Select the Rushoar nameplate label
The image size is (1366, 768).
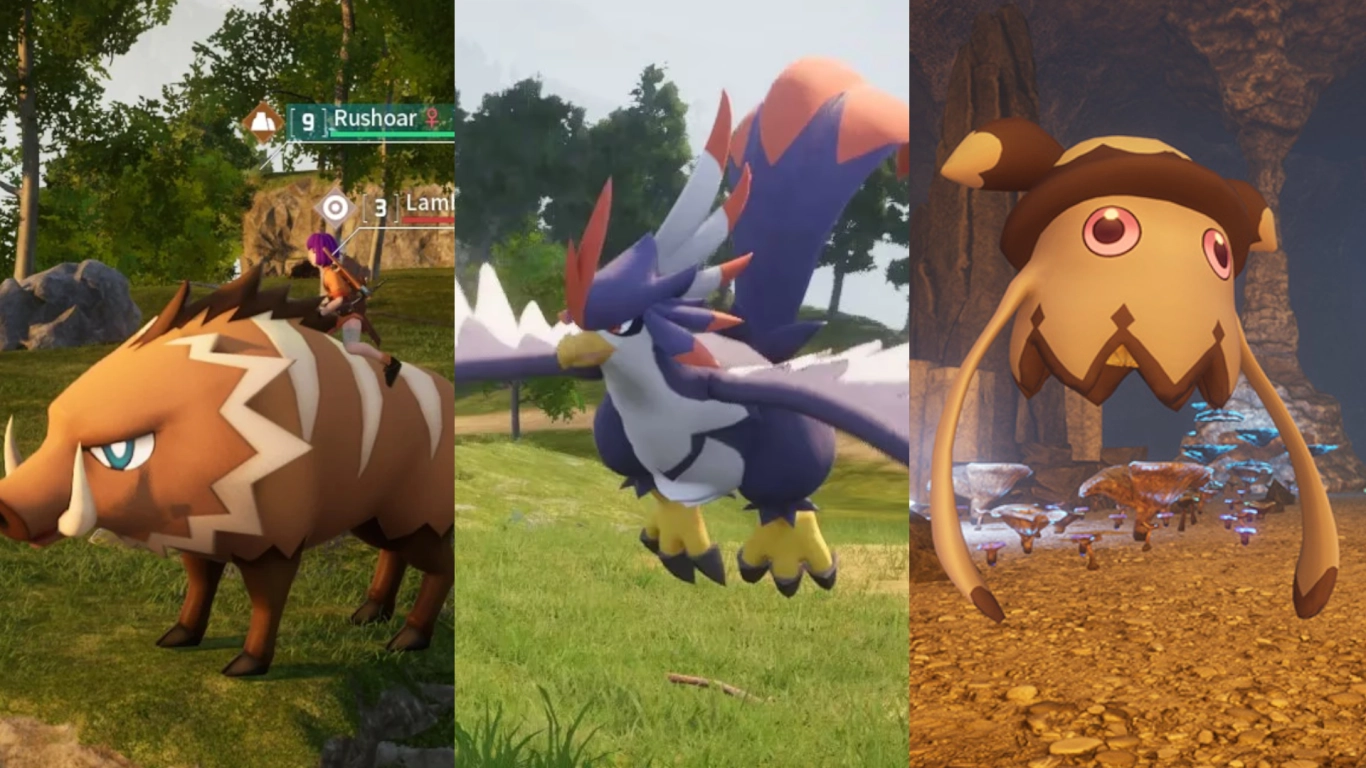(376, 119)
